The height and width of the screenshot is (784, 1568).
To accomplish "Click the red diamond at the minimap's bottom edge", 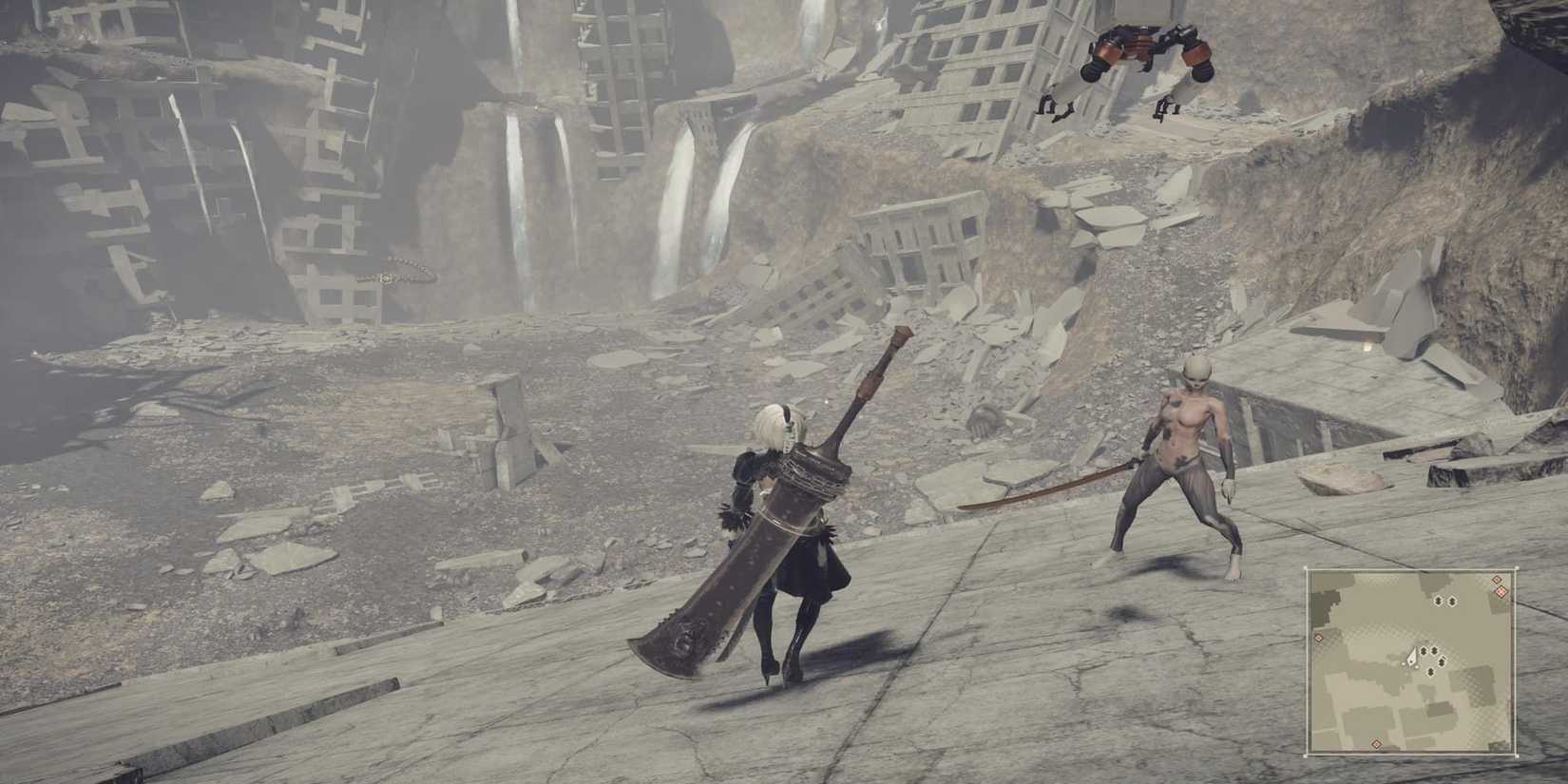I will [1375, 744].
